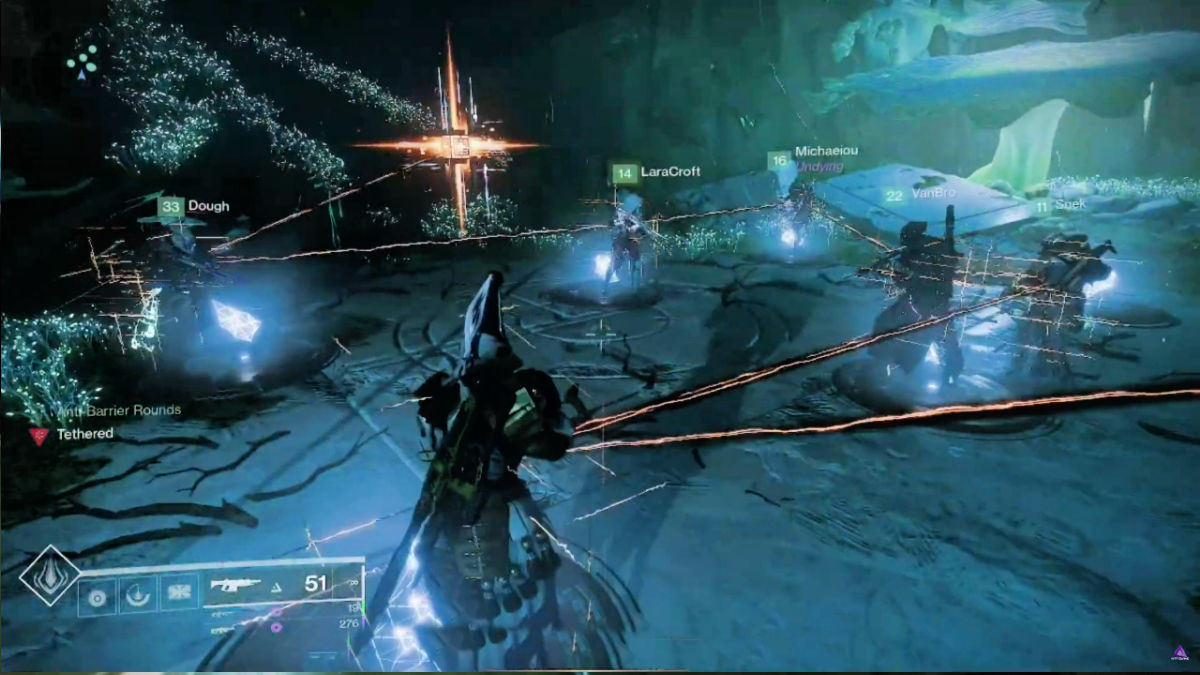The width and height of the screenshot is (1200, 675).
Task: Click Spek's player nameplate
Action: [1060, 205]
